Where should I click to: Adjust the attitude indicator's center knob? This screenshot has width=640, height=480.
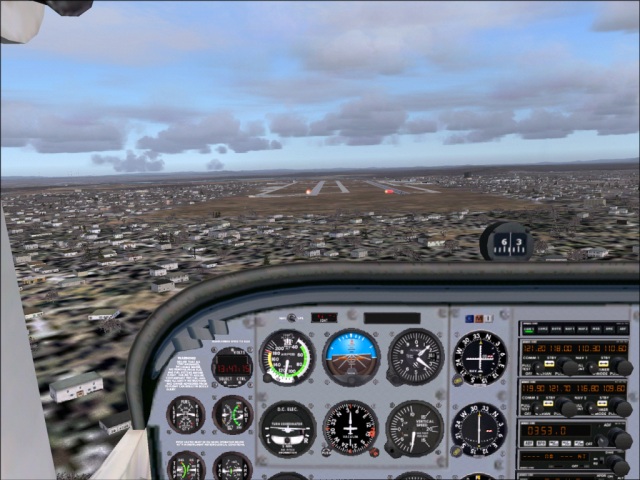(351, 381)
